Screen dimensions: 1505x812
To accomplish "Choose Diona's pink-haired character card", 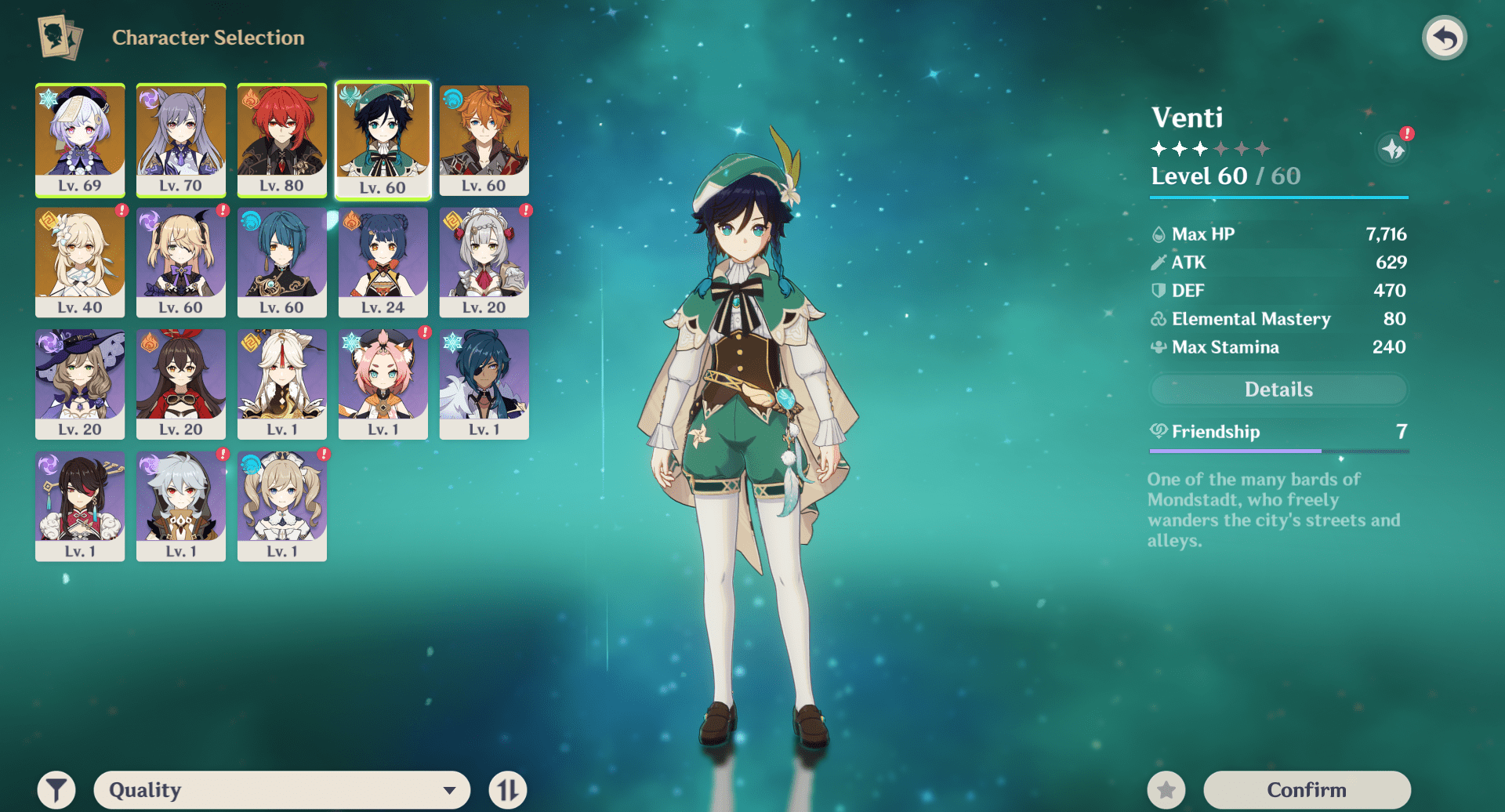I will pos(383,384).
